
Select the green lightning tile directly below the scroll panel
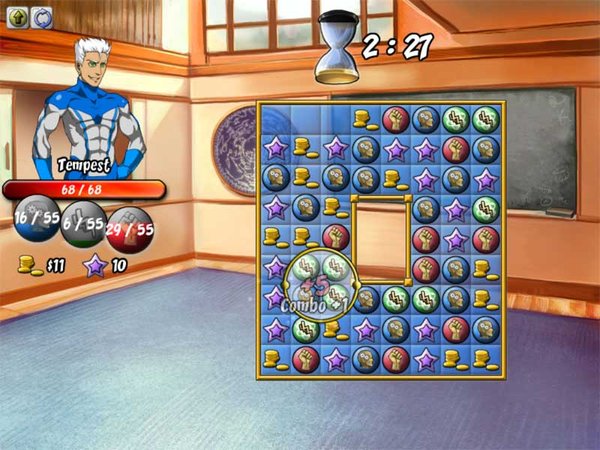pos(396,298)
